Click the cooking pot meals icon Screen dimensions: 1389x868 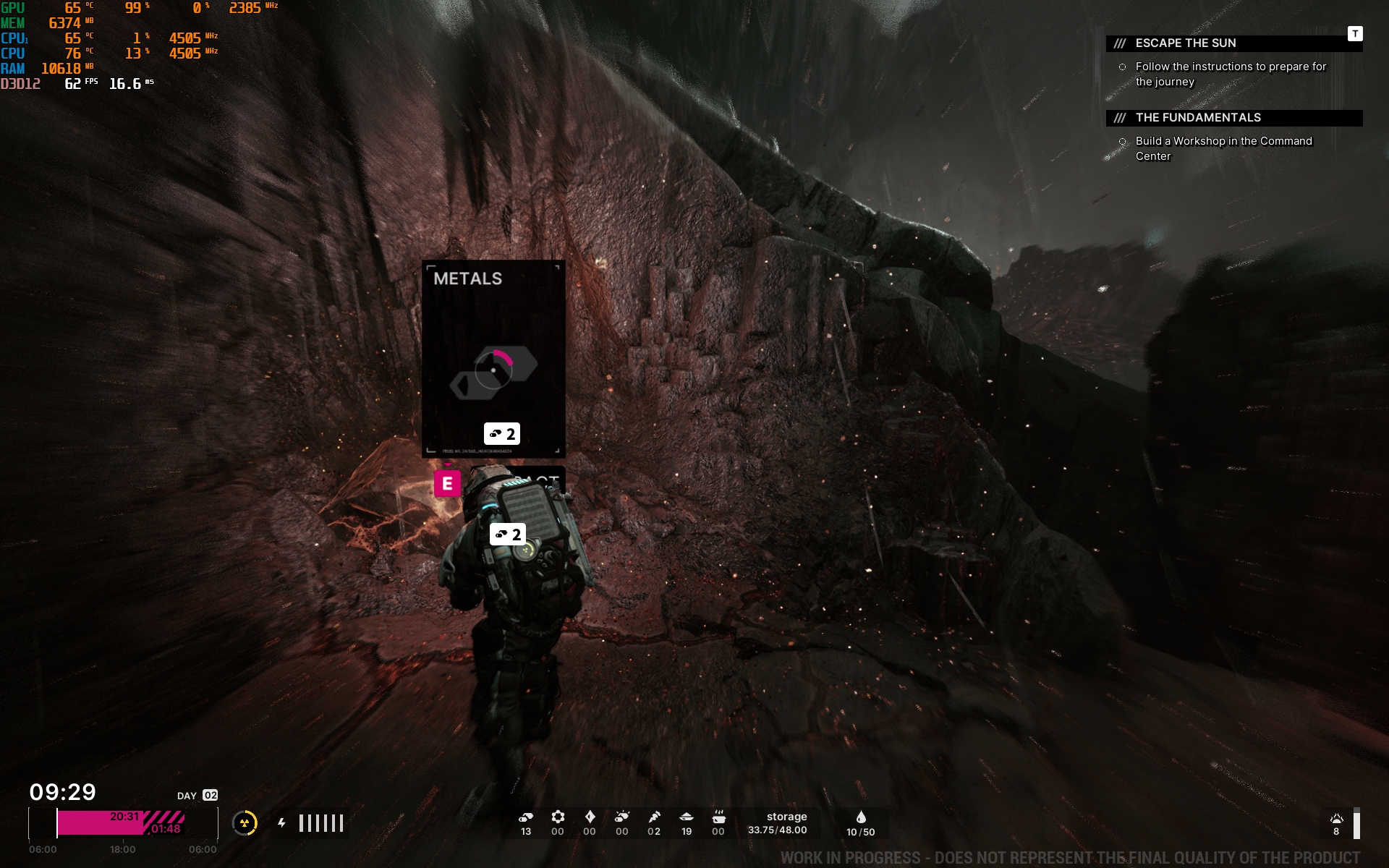click(x=718, y=817)
